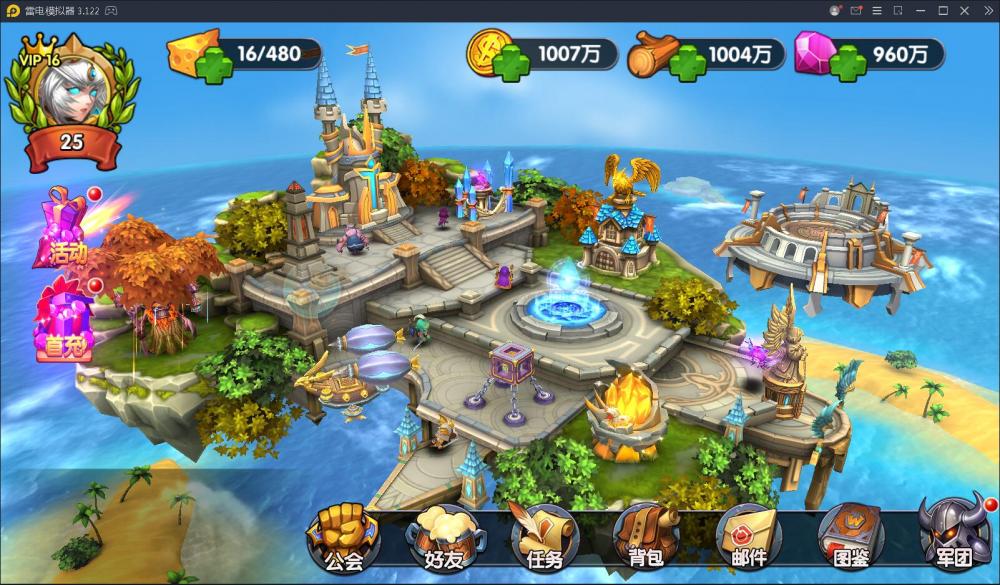Open the 公会 guild menu

pos(342,537)
